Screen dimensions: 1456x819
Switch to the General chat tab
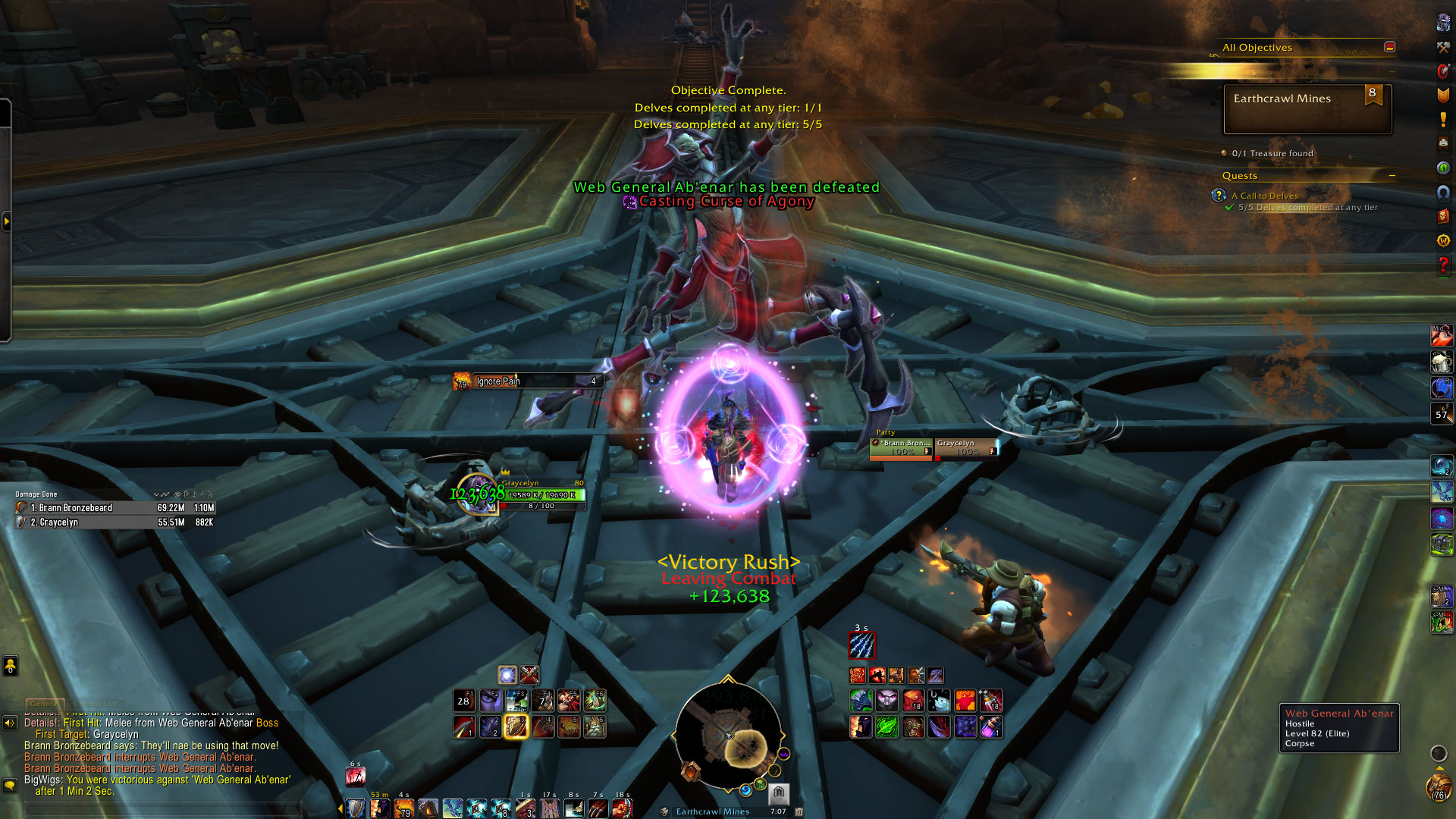44,704
